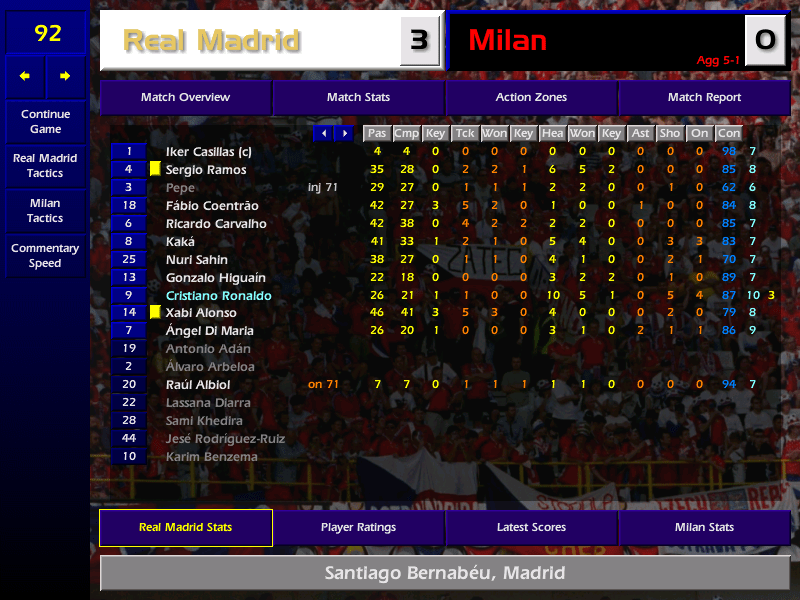Open the Milan team name header

point(507,41)
